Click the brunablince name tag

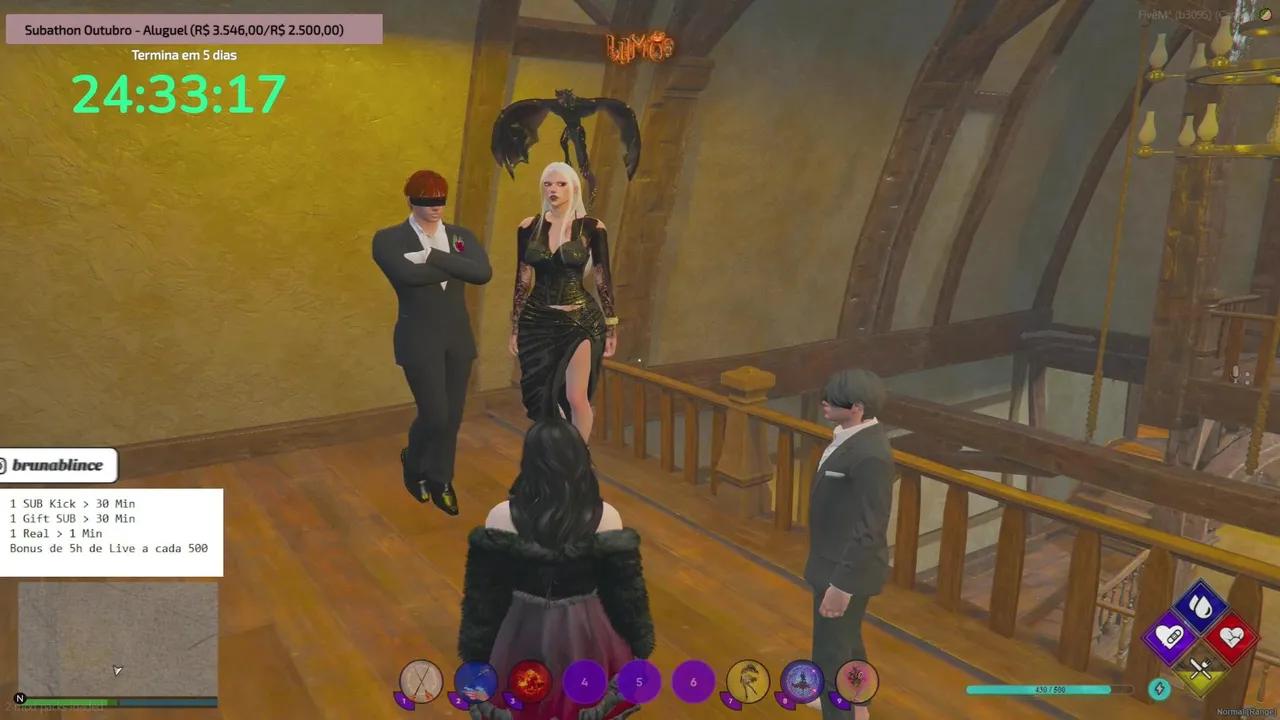coord(57,464)
